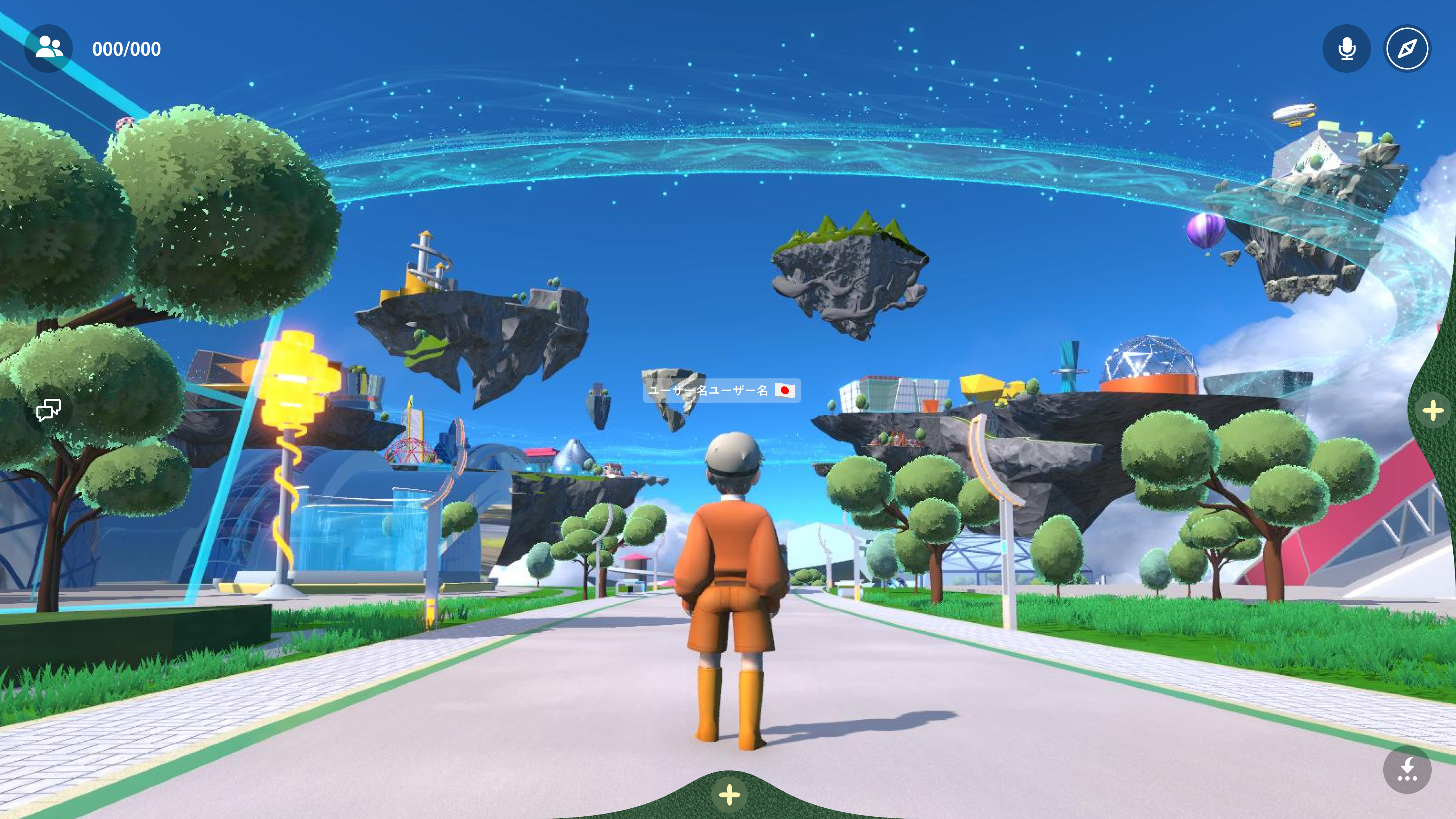
Task: Open the participants list people icon
Action: (49, 48)
